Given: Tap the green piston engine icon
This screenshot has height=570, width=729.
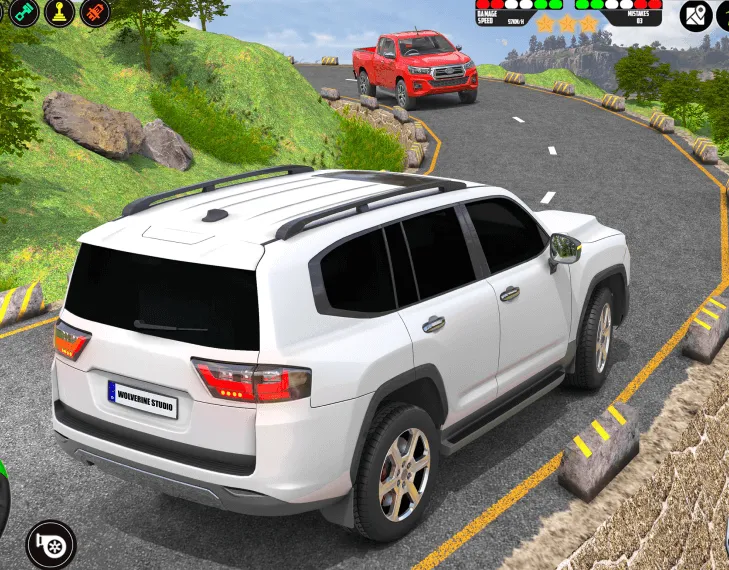Looking at the screenshot, I should [24, 12].
